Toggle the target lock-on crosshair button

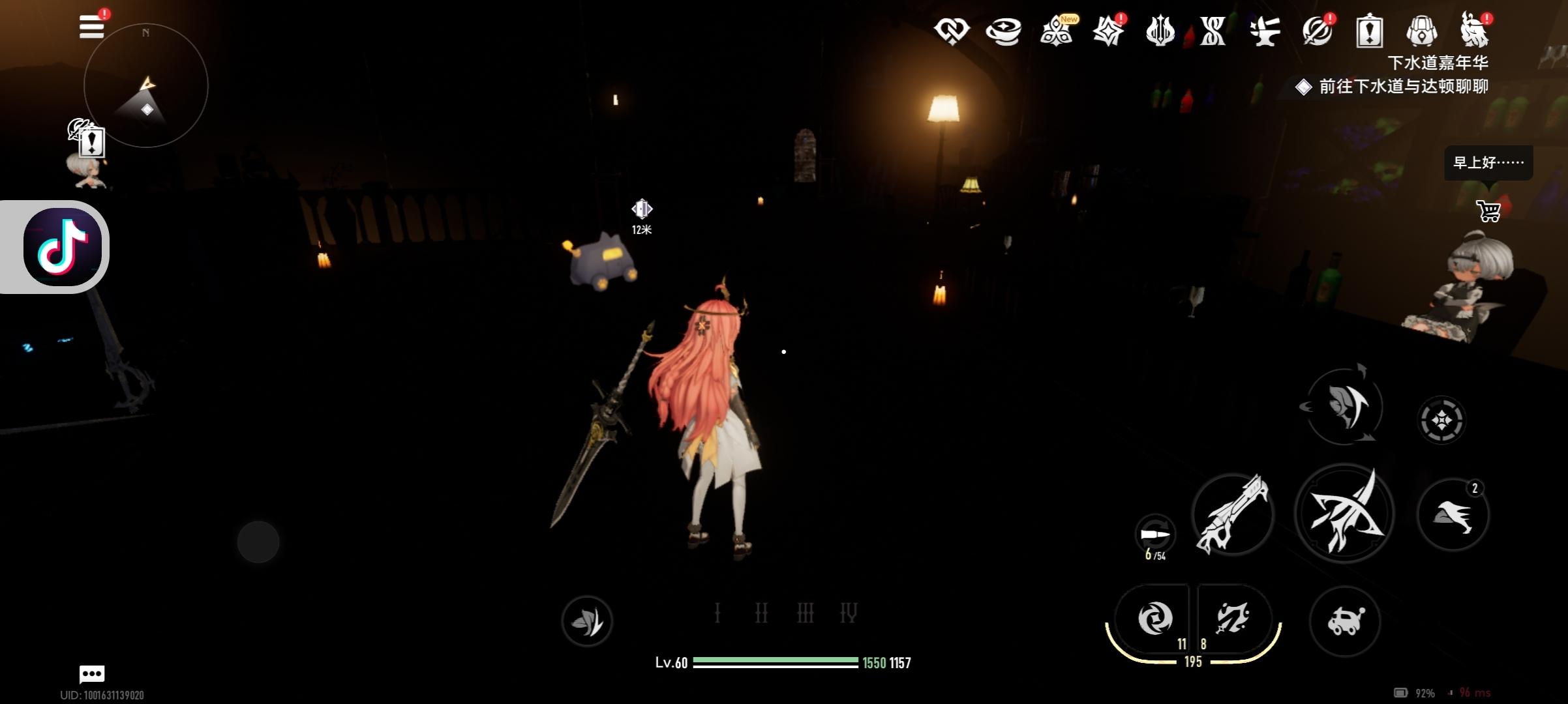coord(1441,420)
